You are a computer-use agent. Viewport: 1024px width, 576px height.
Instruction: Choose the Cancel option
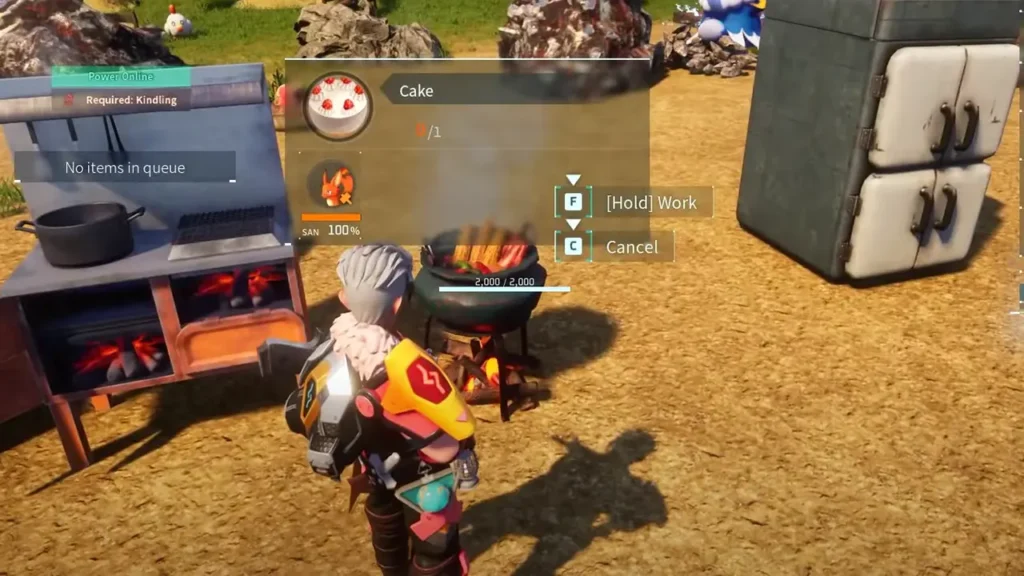(632, 247)
